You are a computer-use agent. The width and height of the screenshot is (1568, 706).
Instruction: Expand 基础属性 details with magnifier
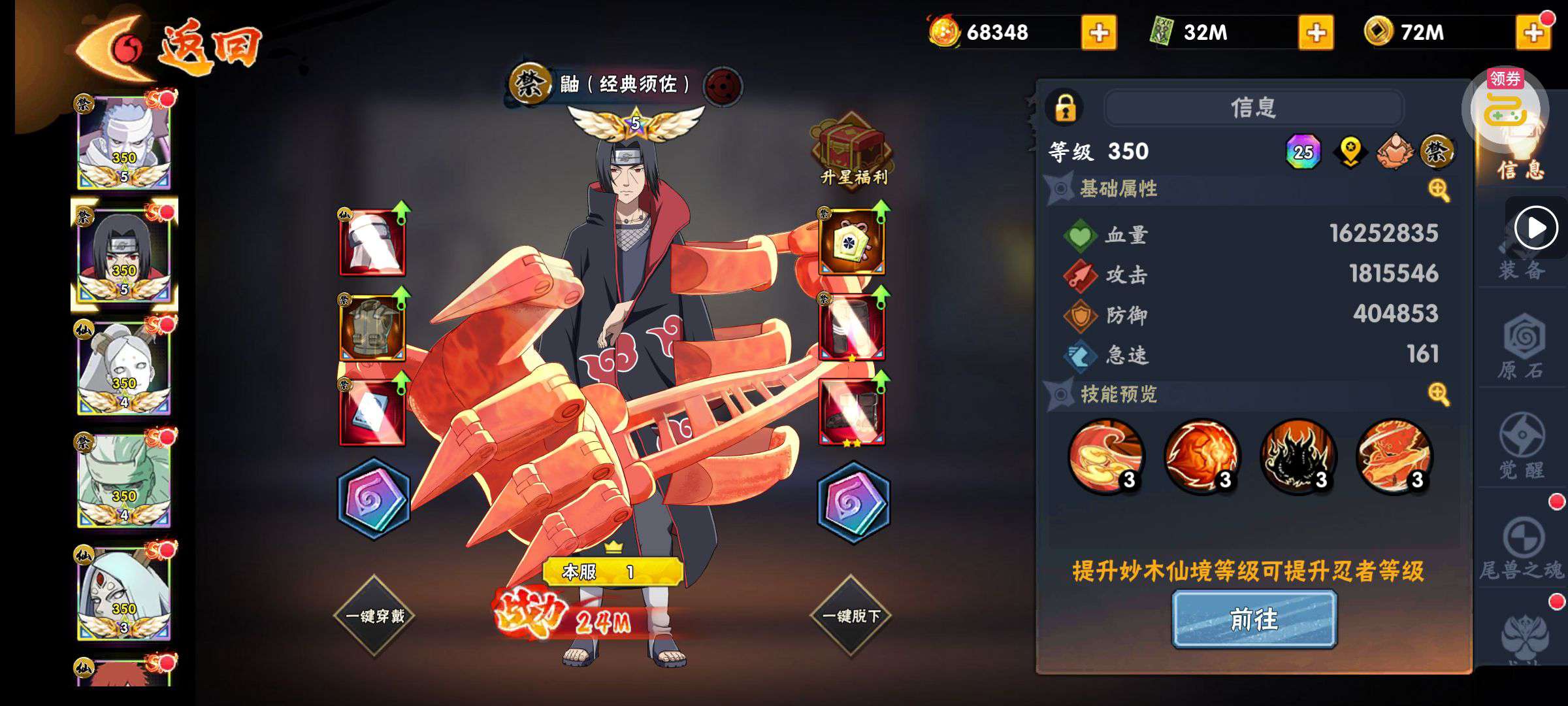tap(1439, 190)
